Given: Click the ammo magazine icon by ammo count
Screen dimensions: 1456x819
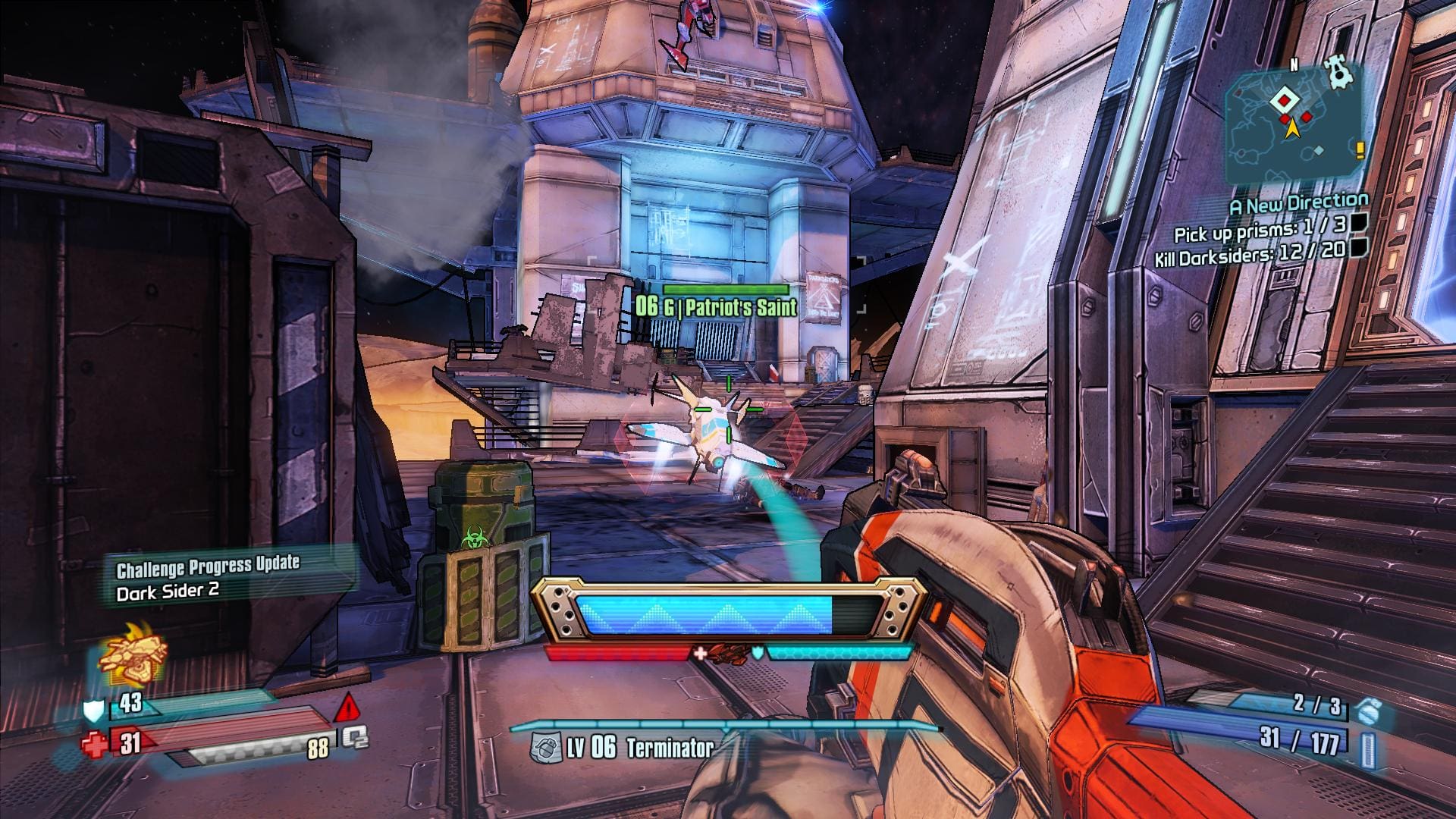Looking at the screenshot, I should click(x=1367, y=748).
